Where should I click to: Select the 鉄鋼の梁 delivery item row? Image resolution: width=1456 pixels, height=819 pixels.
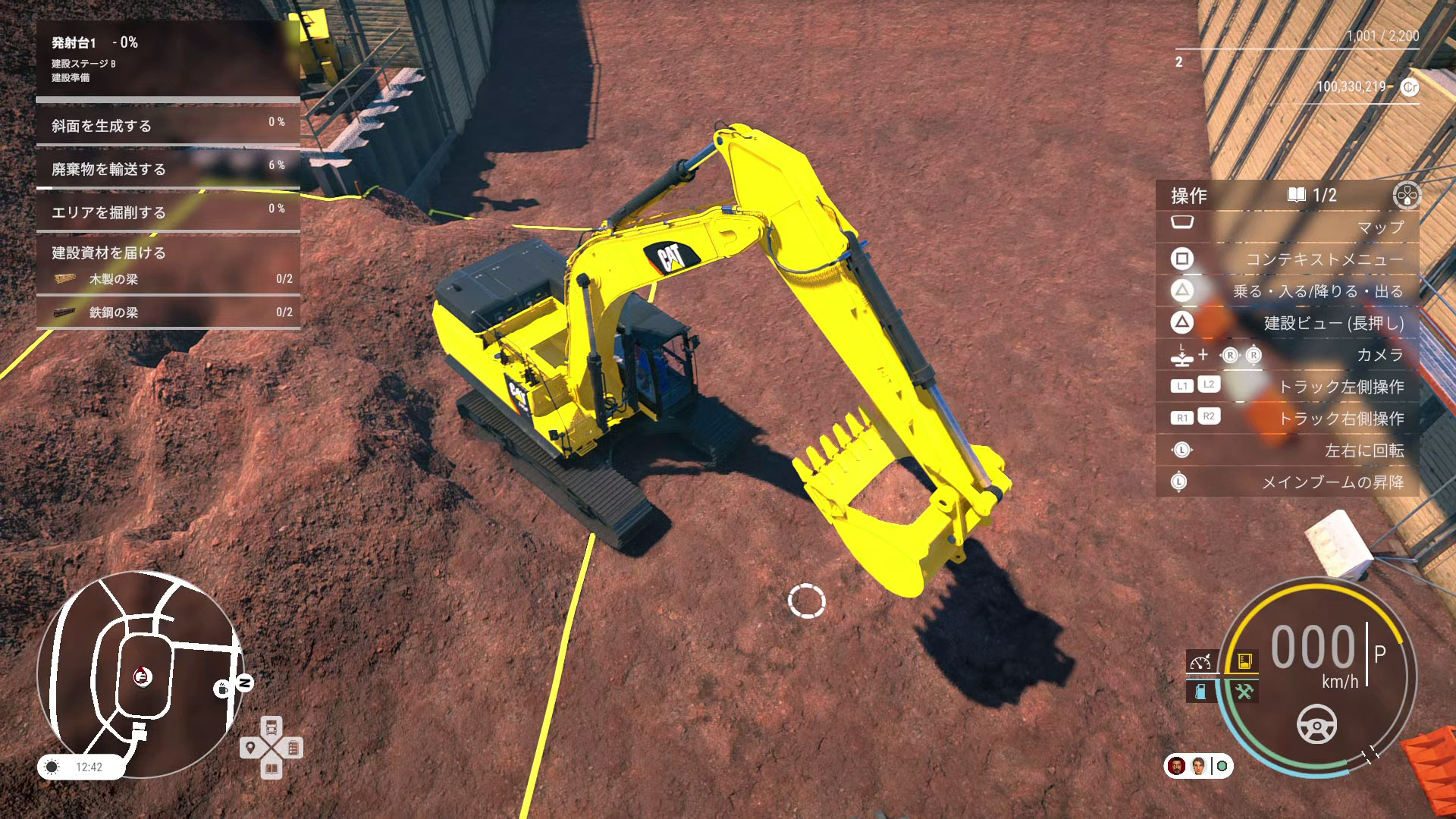pyautogui.click(x=168, y=312)
